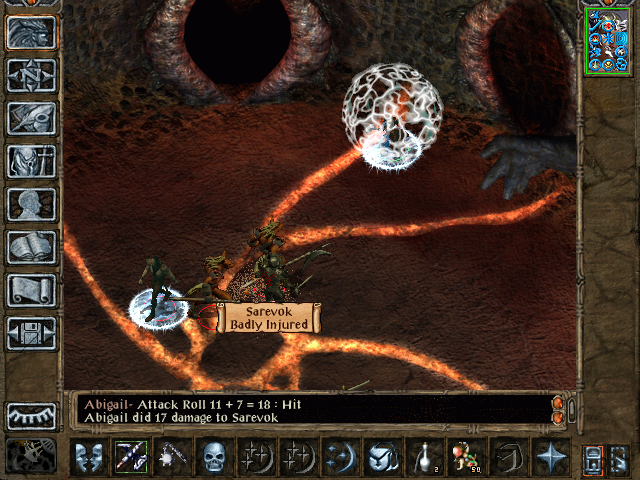Screen dimensions: 640x480
Task: Activate the skull ability icon
Action: [x=213, y=457]
